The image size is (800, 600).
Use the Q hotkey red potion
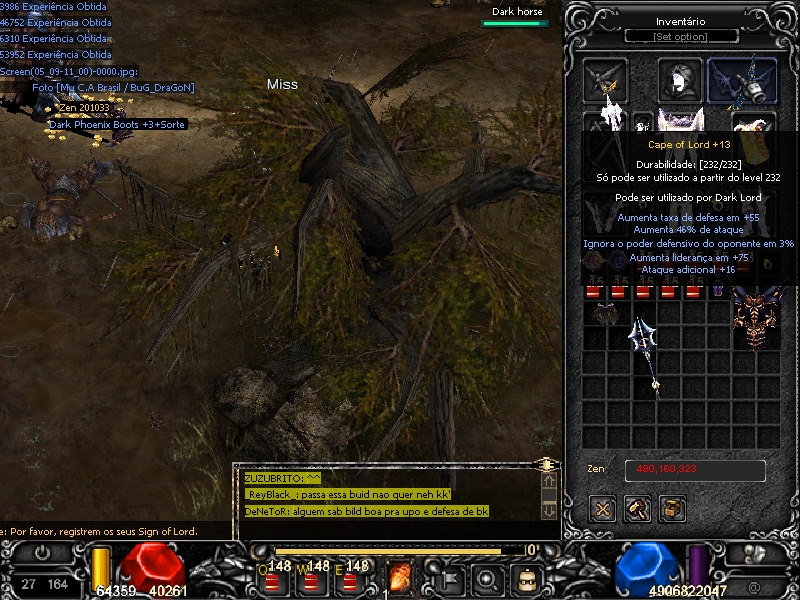(276, 577)
